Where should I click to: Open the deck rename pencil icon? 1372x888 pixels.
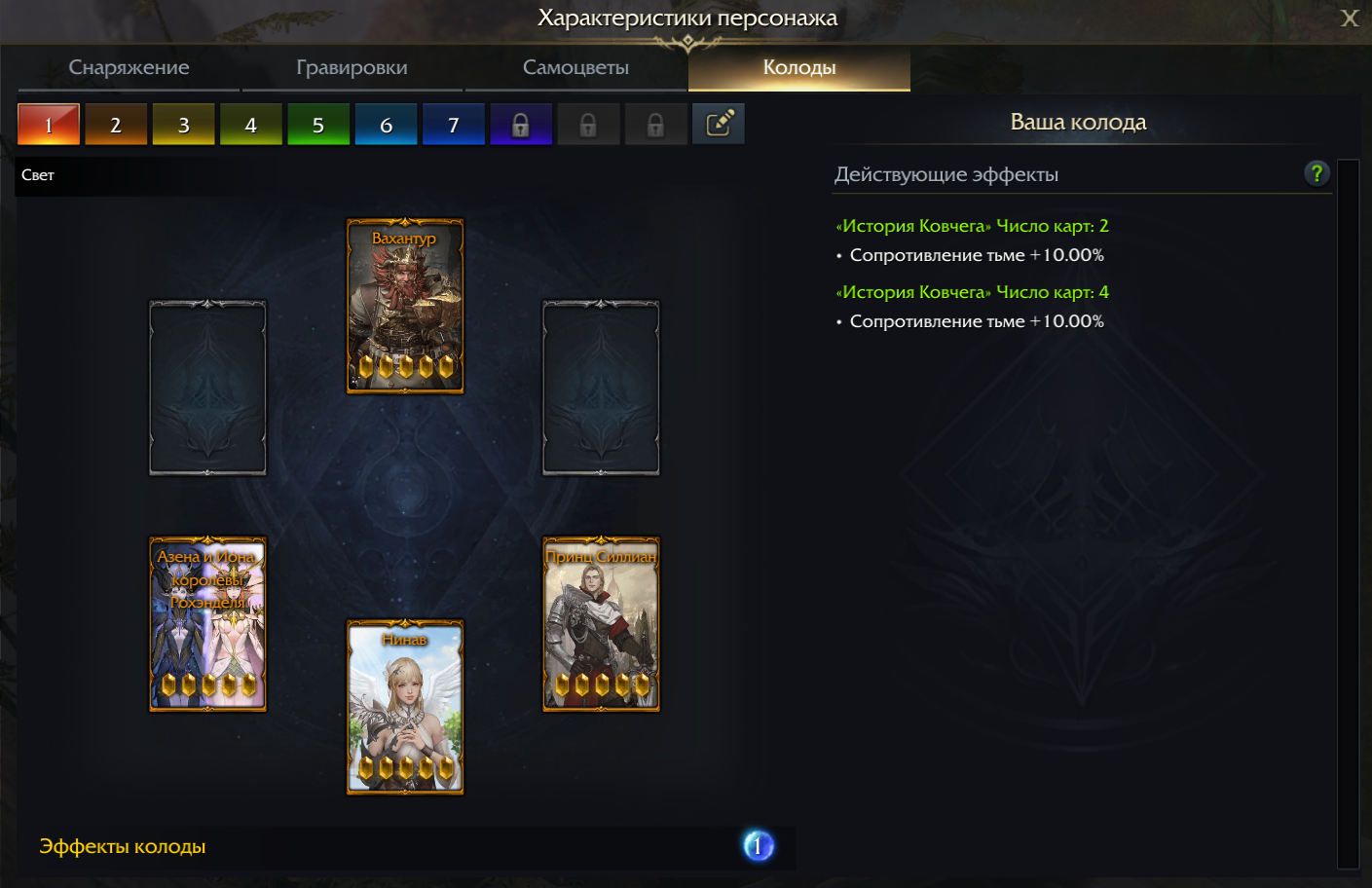point(718,124)
